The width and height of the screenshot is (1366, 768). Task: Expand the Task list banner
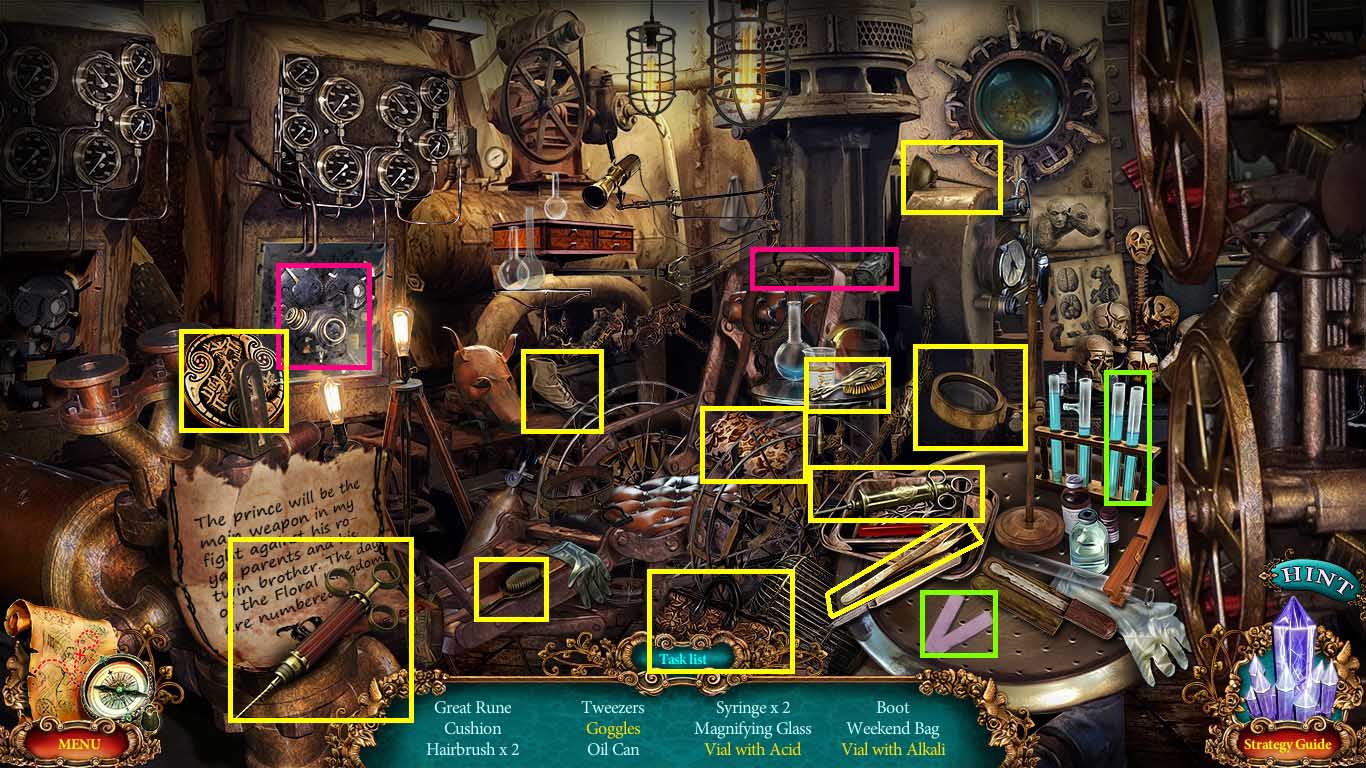pos(683,659)
